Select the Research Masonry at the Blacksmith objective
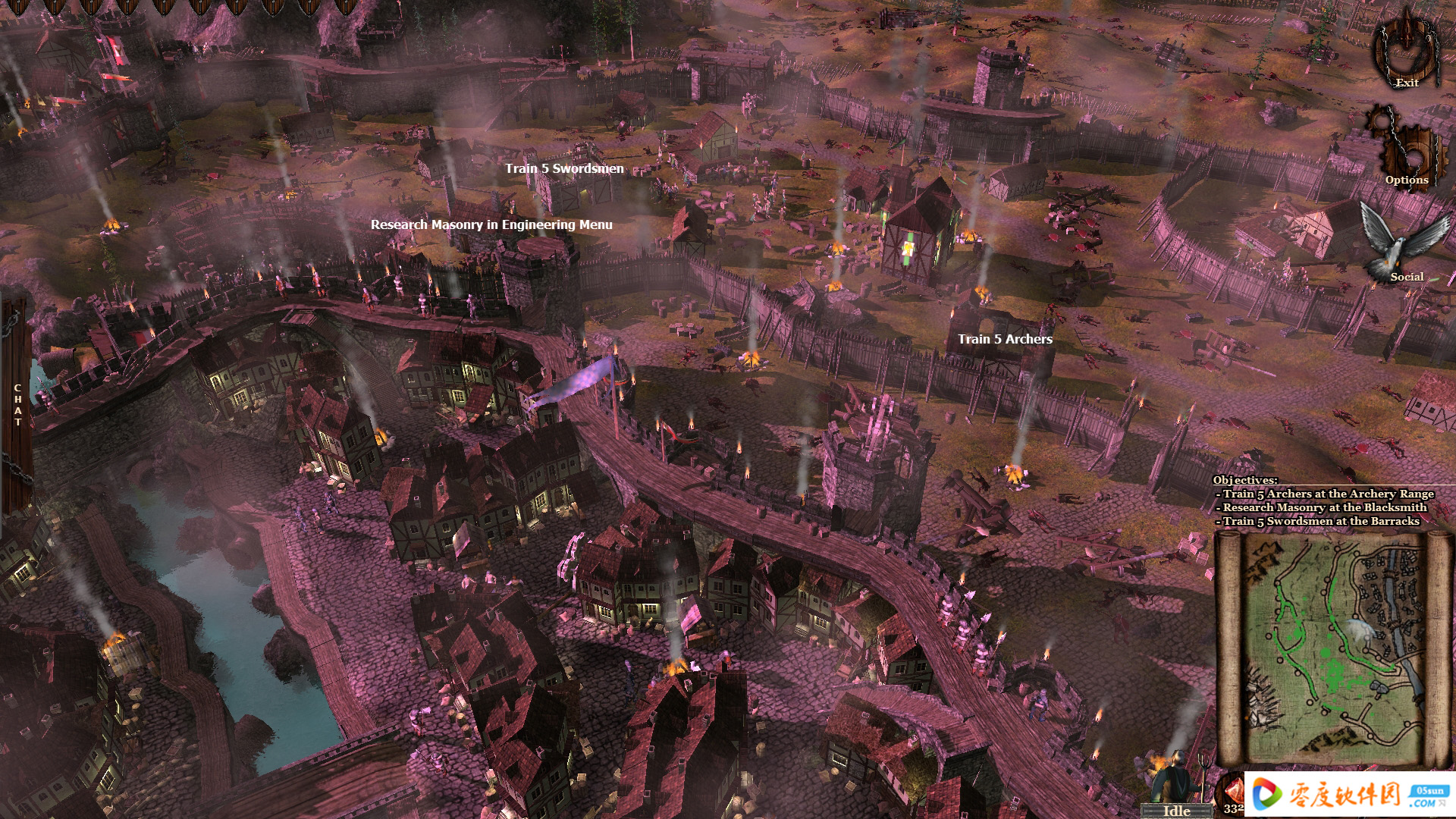Viewport: 1456px width, 819px height. 1324,507
